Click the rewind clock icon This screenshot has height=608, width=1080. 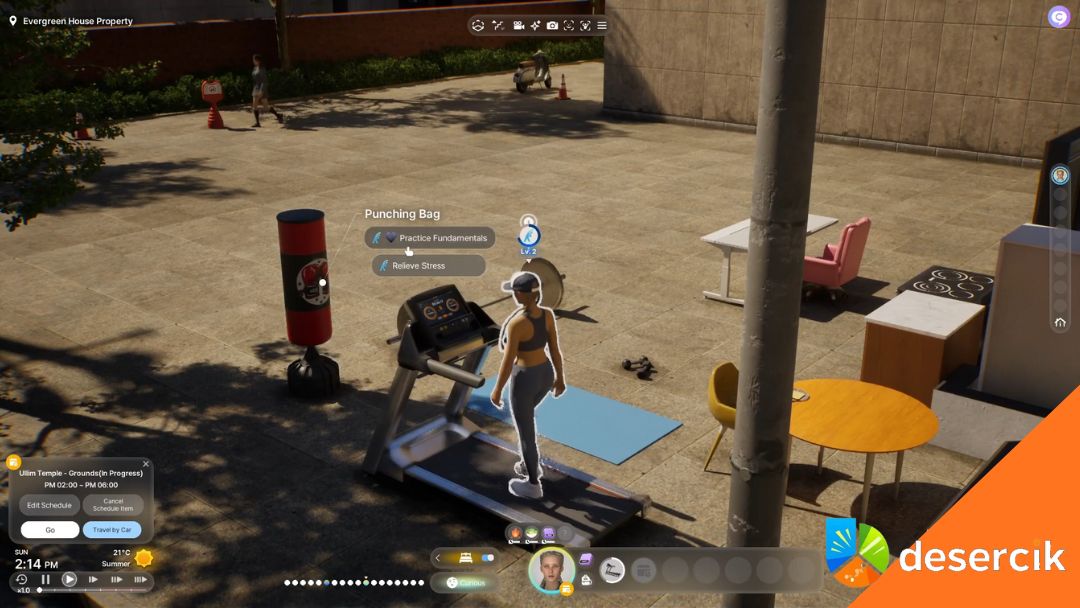pos(21,579)
